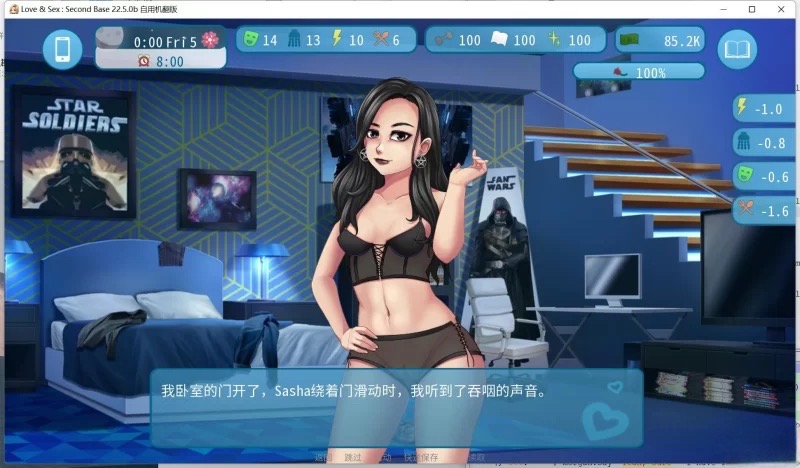Screen dimensions: 800x468
Task: Open the open-book journal icon
Action: (x=739, y=48)
